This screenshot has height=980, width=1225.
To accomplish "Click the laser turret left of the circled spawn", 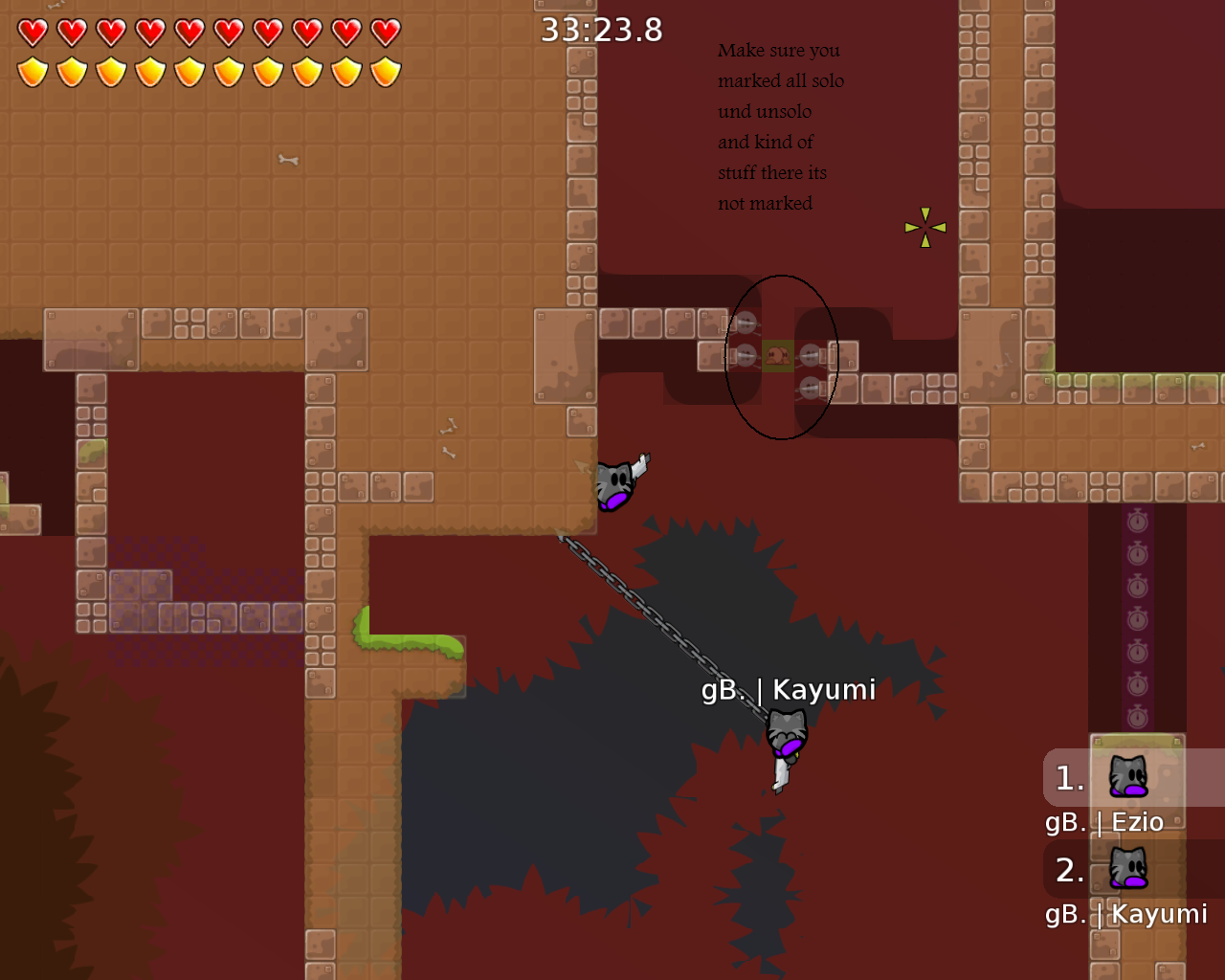I will tap(746, 355).
